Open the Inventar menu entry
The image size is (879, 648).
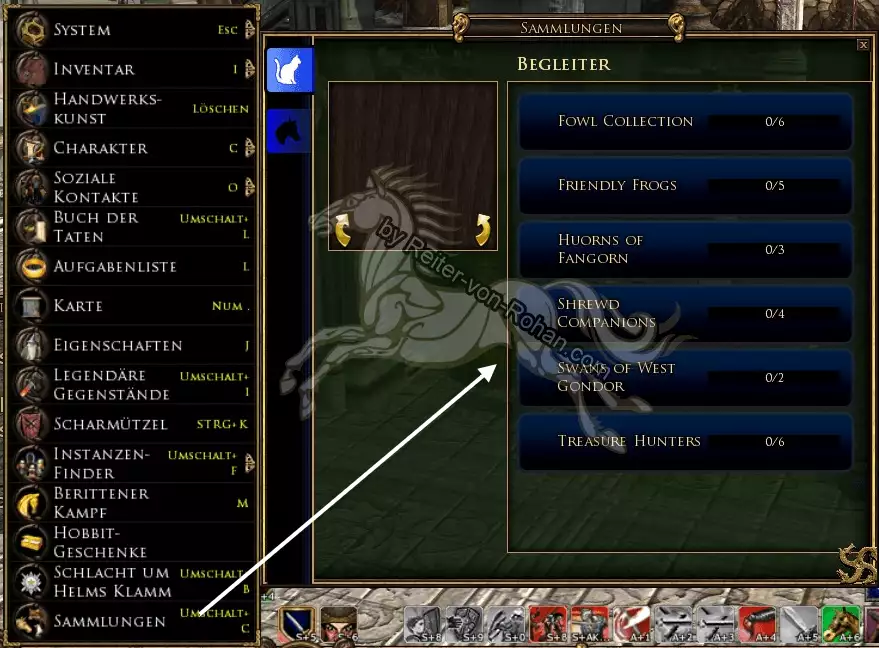(94, 69)
